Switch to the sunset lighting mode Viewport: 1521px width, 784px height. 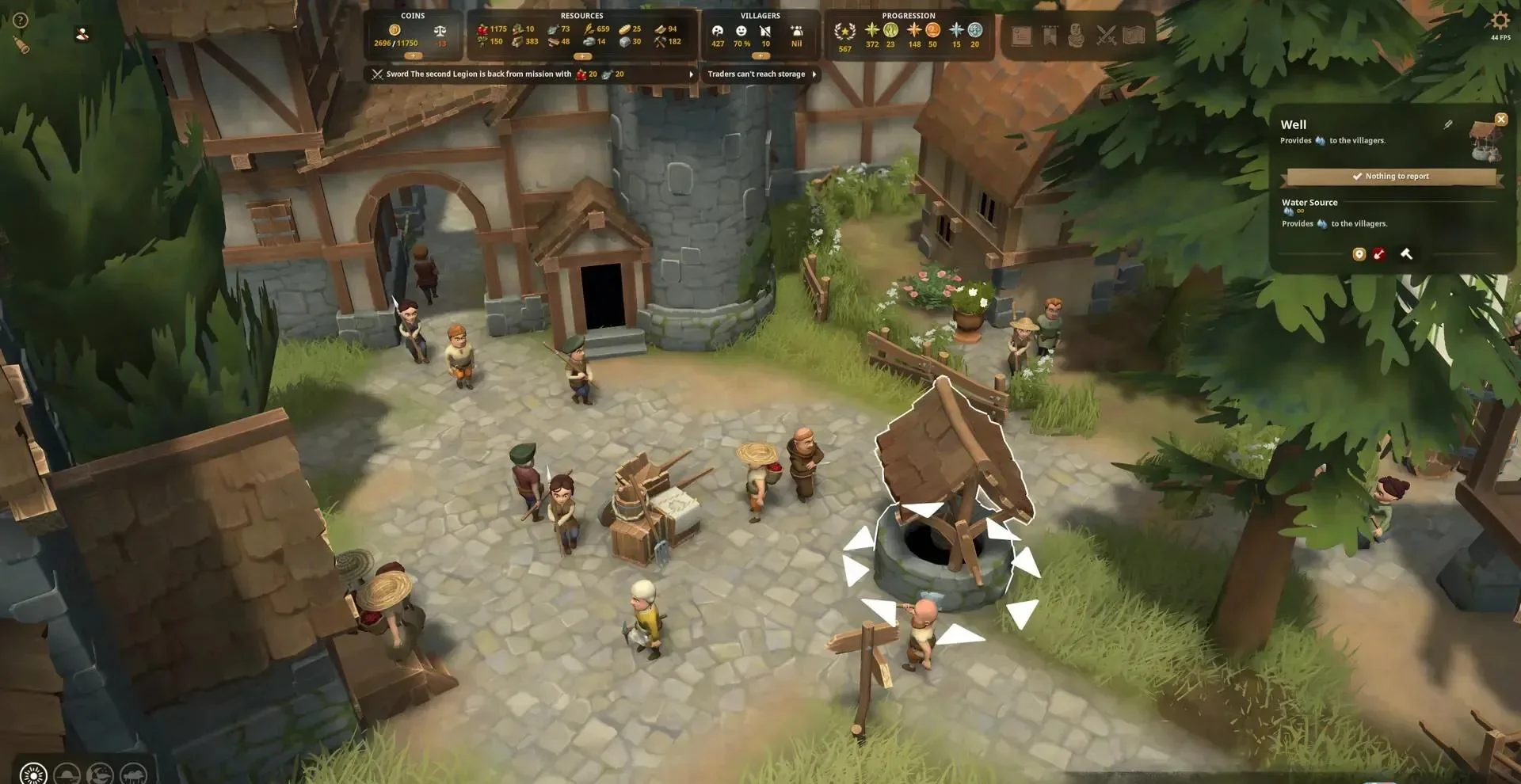67,774
